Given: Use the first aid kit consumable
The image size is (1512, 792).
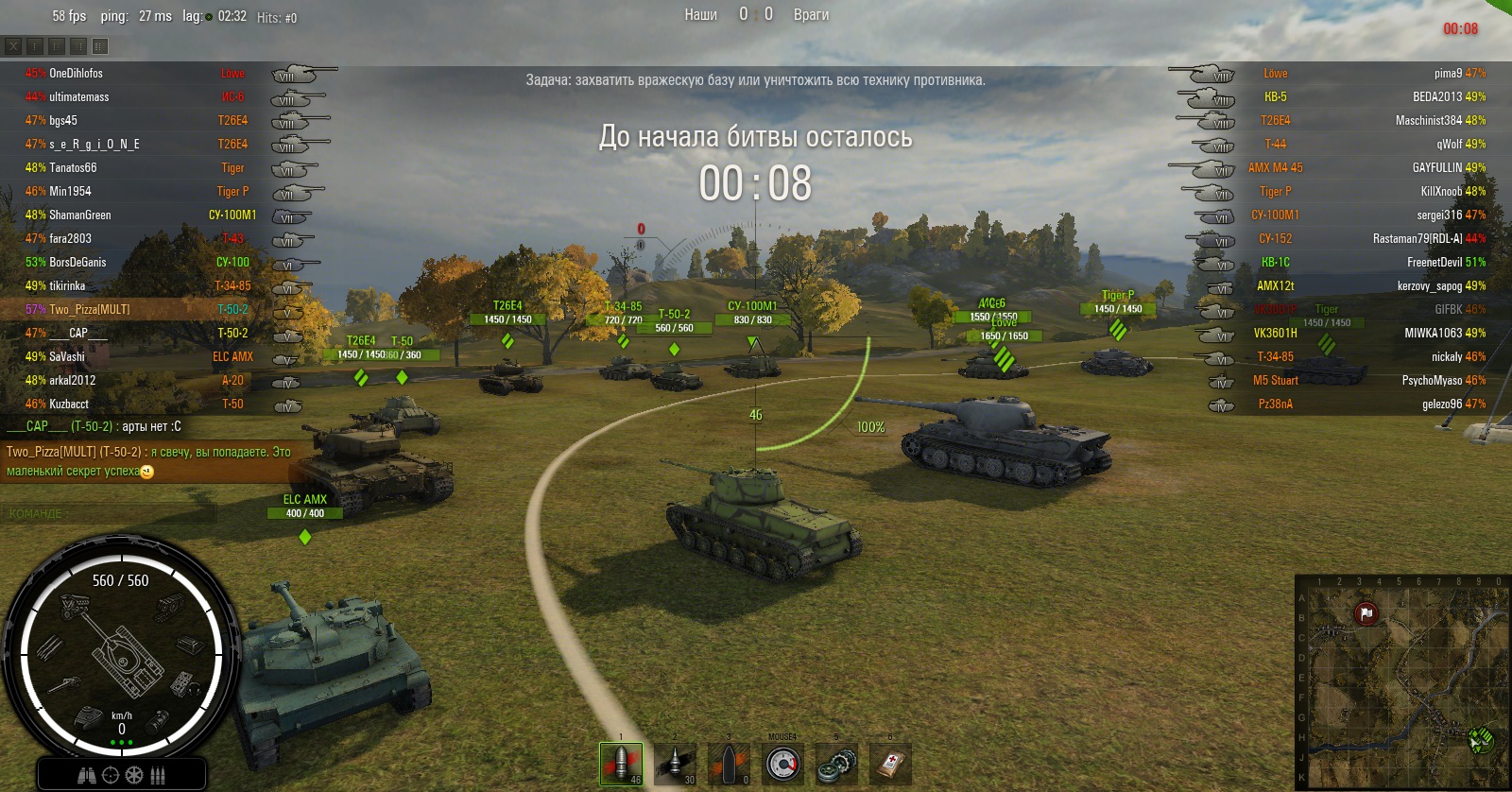Looking at the screenshot, I should point(890,764).
